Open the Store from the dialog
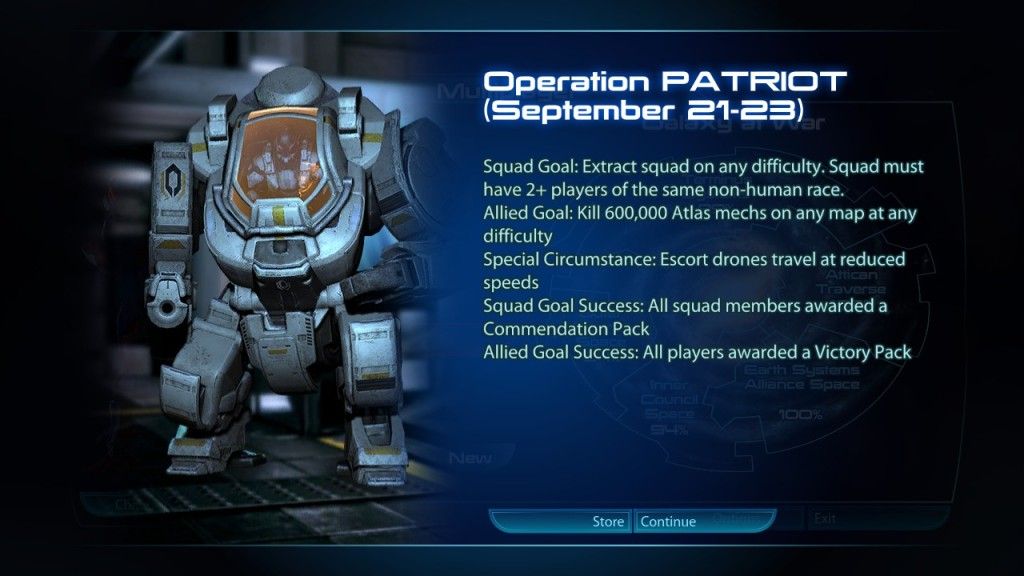Image resolution: width=1024 pixels, height=576 pixels. pyautogui.click(x=607, y=522)
